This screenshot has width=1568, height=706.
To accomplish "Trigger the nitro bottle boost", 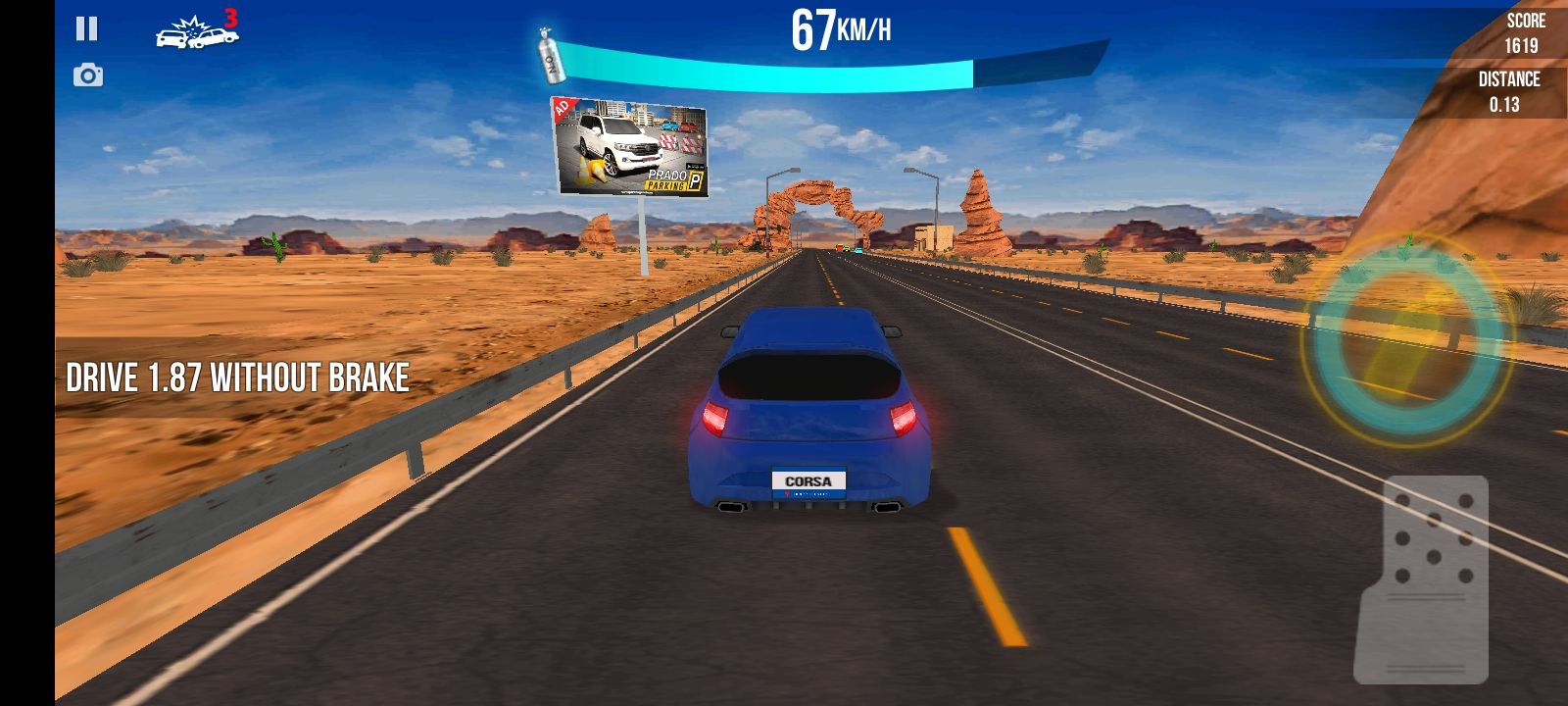I will click(550, 56).
